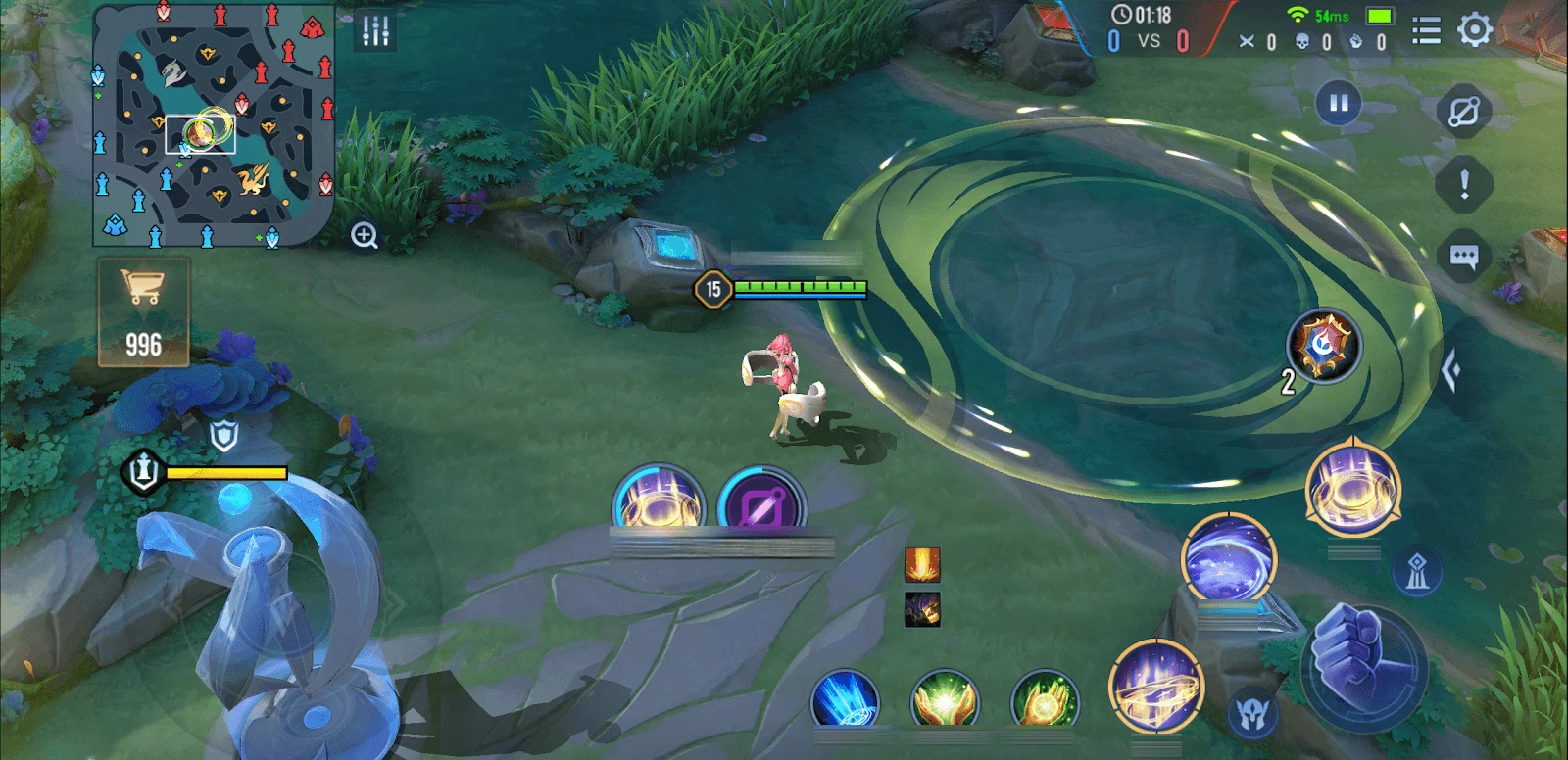Click the pause button
Viewport: 1568px width, 760px height.
tap(1339, 103)
